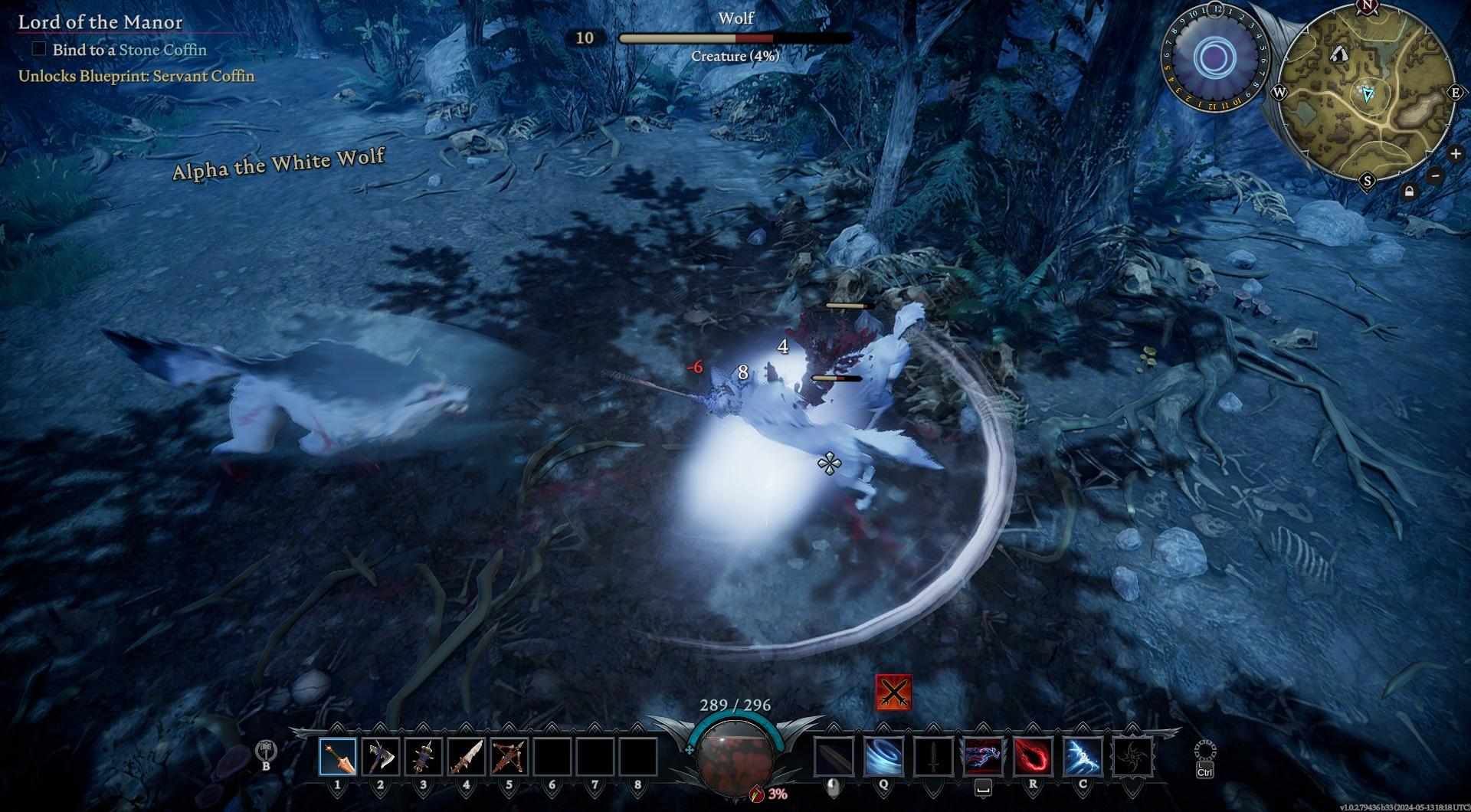
Task: Click the day-night cycle clock dial
Action: point(1214,57)
